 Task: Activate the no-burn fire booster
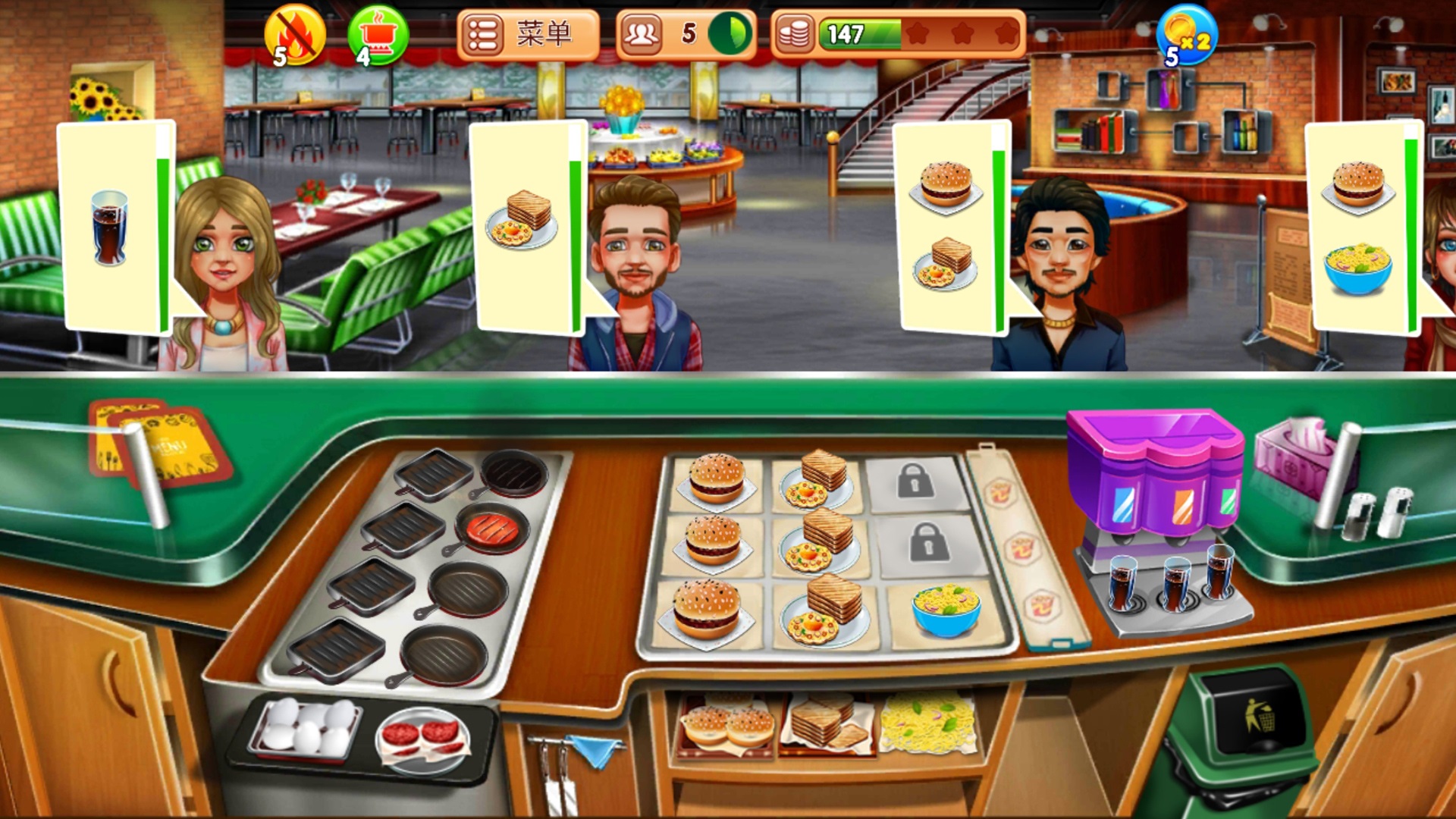pyautogui.click(x=294, y=35)
